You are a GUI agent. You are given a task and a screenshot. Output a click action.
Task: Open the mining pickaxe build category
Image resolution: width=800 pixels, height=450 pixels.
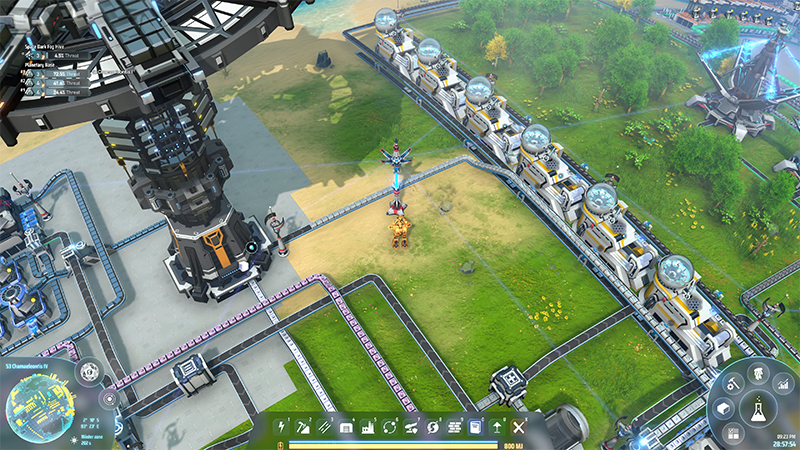(x=303, y=427)
